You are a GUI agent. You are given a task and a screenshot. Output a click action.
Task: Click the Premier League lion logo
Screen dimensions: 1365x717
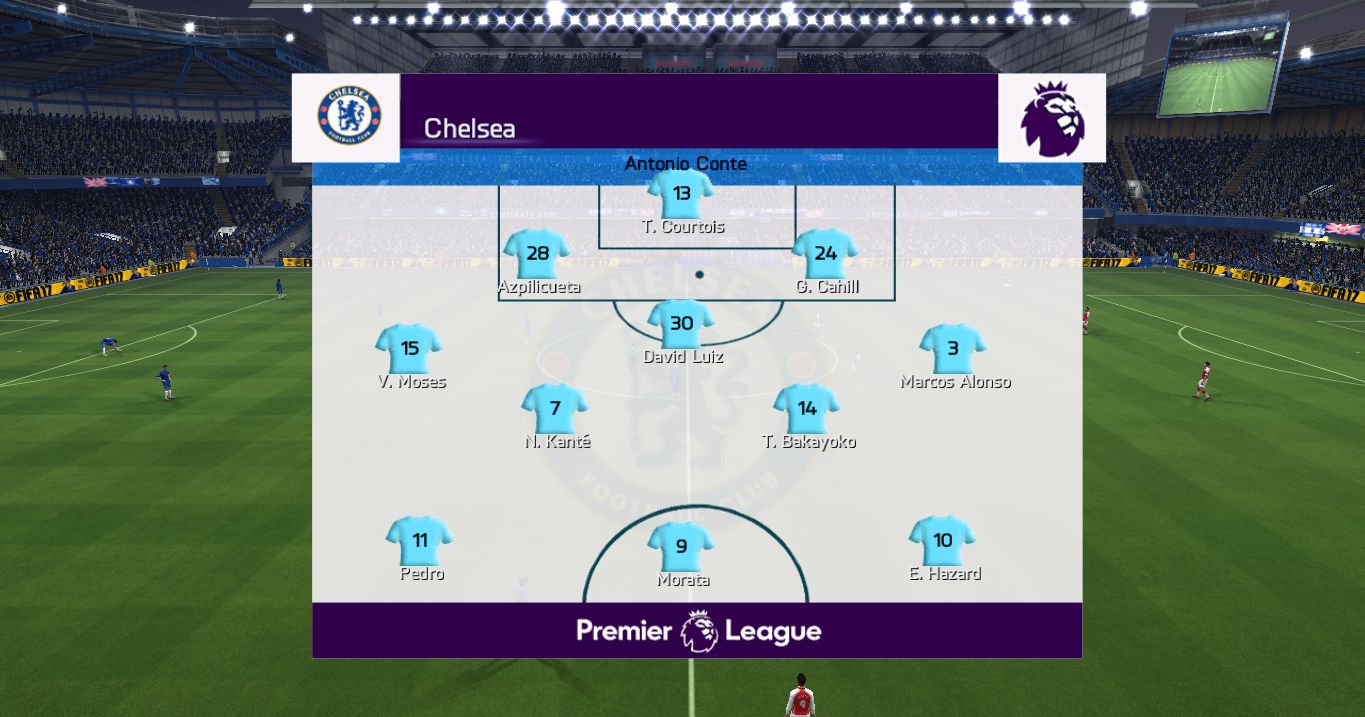click(x=1052, y=118)
